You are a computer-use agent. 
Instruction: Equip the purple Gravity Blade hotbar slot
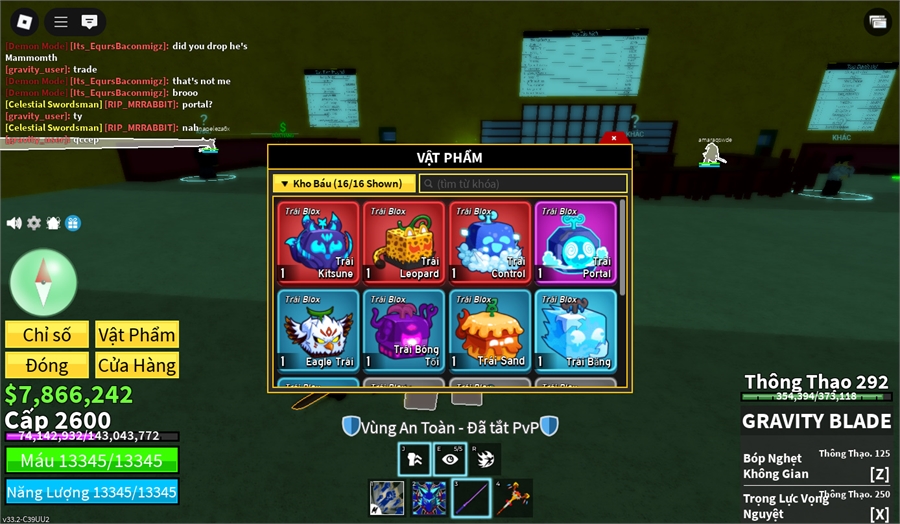coord(471,498)
